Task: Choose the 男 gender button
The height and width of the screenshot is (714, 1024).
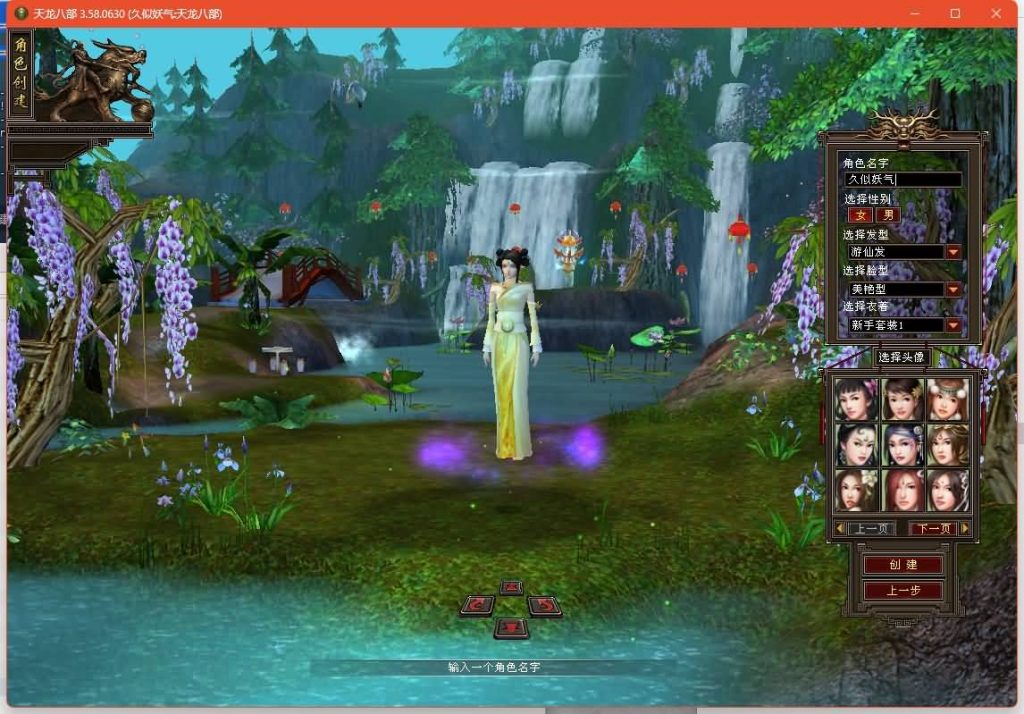Action: (x=887, y=215)
